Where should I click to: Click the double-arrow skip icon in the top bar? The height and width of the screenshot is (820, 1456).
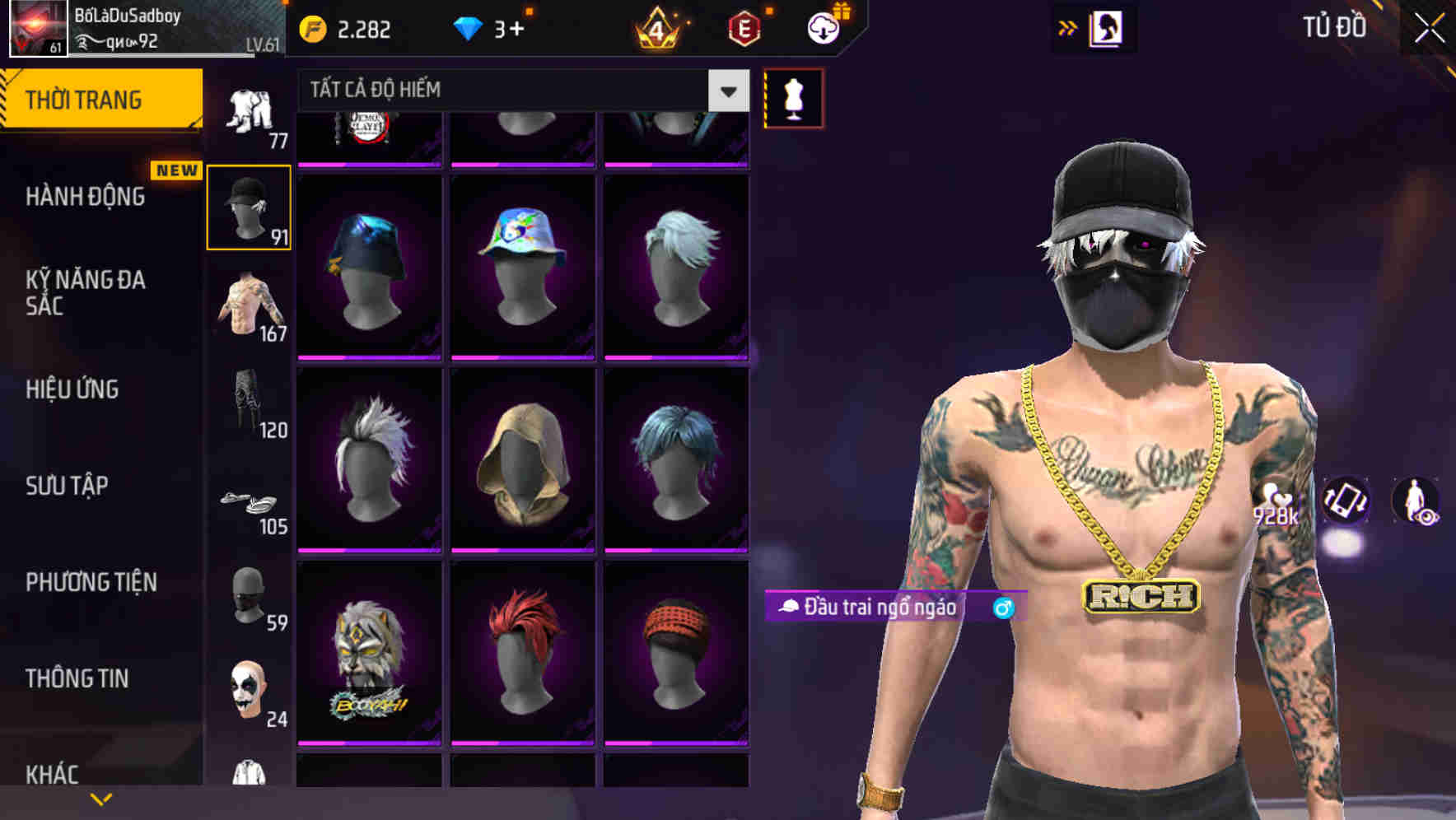click(1068, 26)
